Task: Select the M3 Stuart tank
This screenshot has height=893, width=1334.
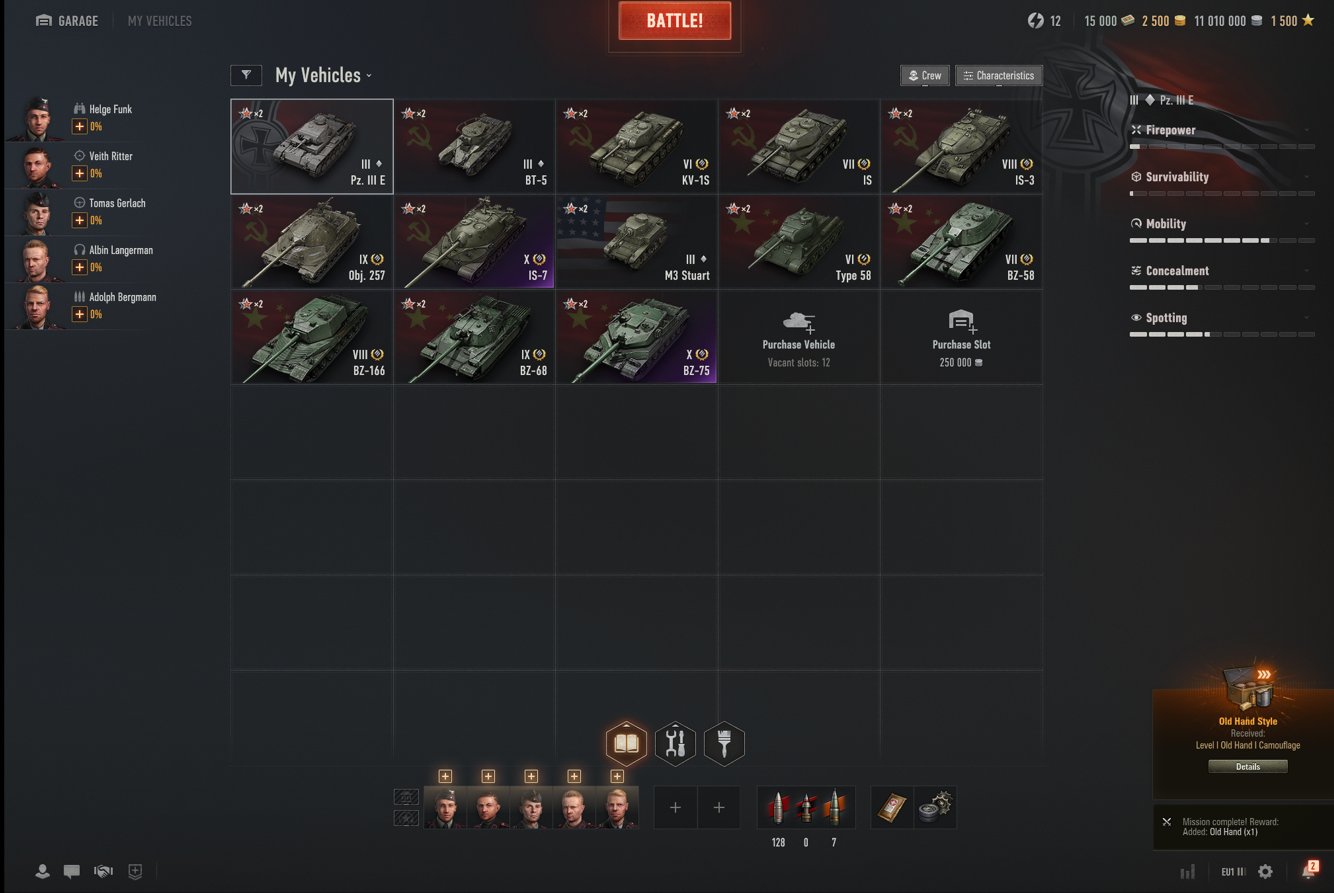Action: coord(636,242)
